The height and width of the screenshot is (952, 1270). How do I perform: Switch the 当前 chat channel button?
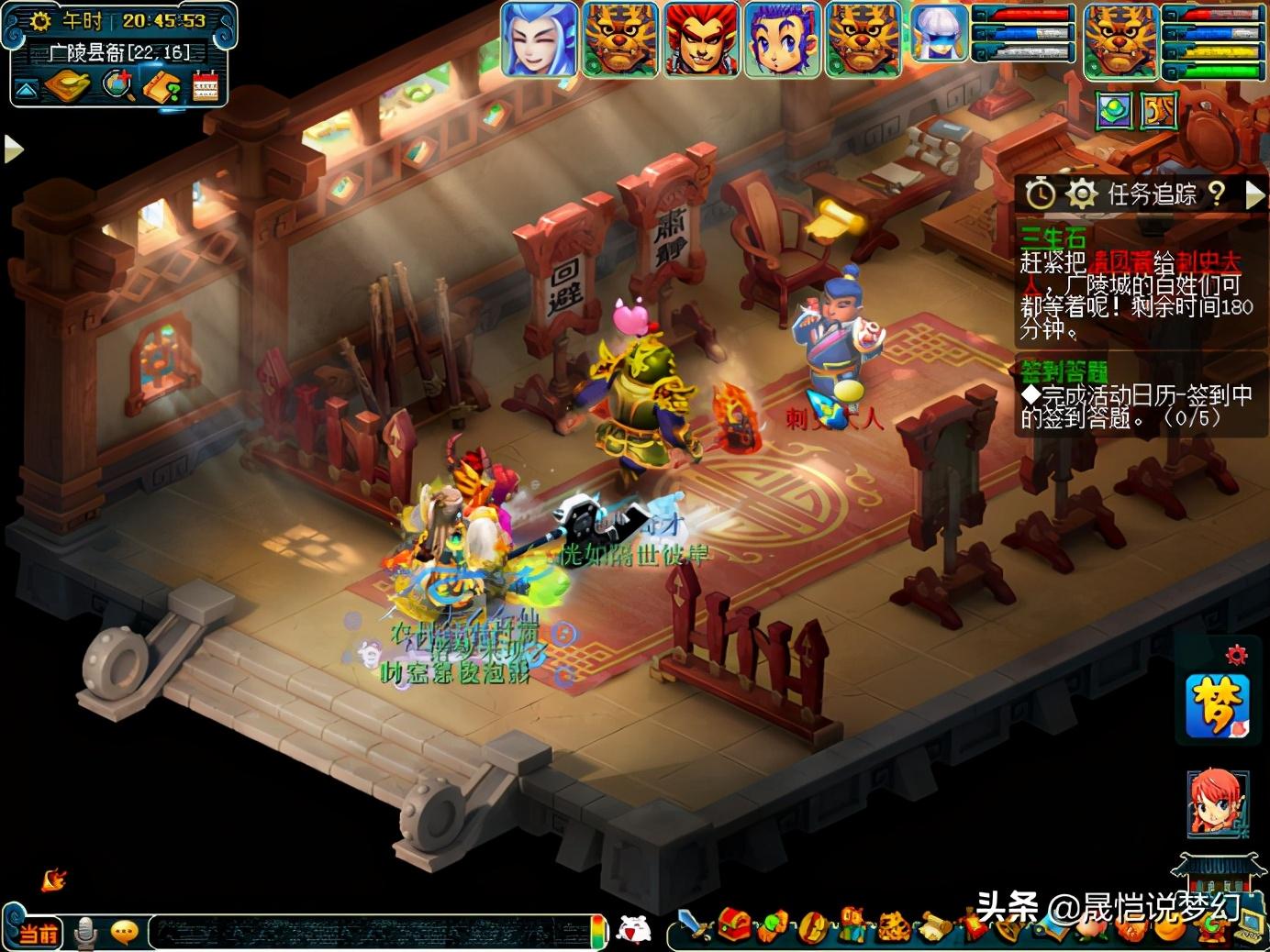tap(37, 933)
